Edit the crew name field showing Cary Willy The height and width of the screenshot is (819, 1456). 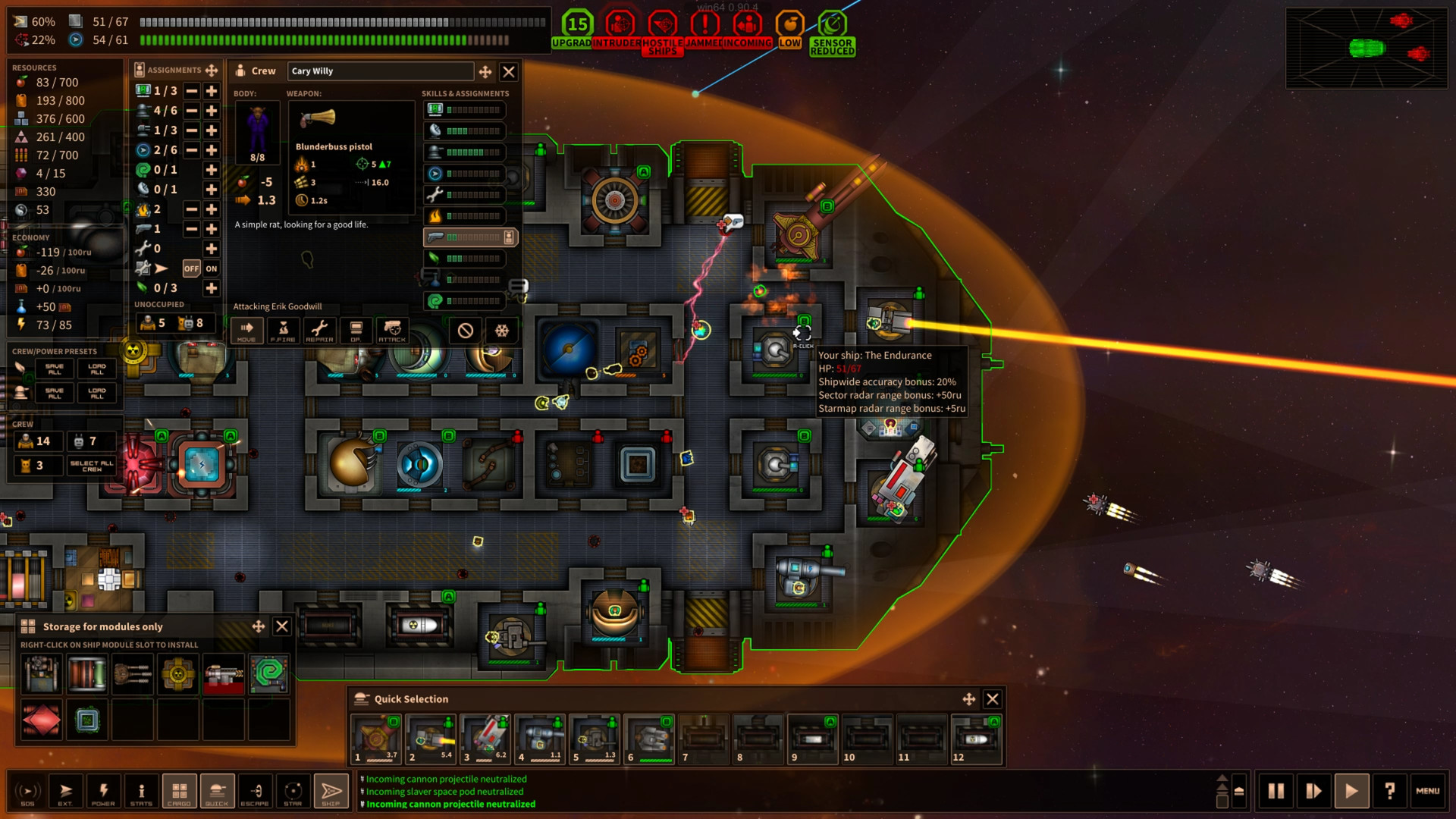(379, 71)
